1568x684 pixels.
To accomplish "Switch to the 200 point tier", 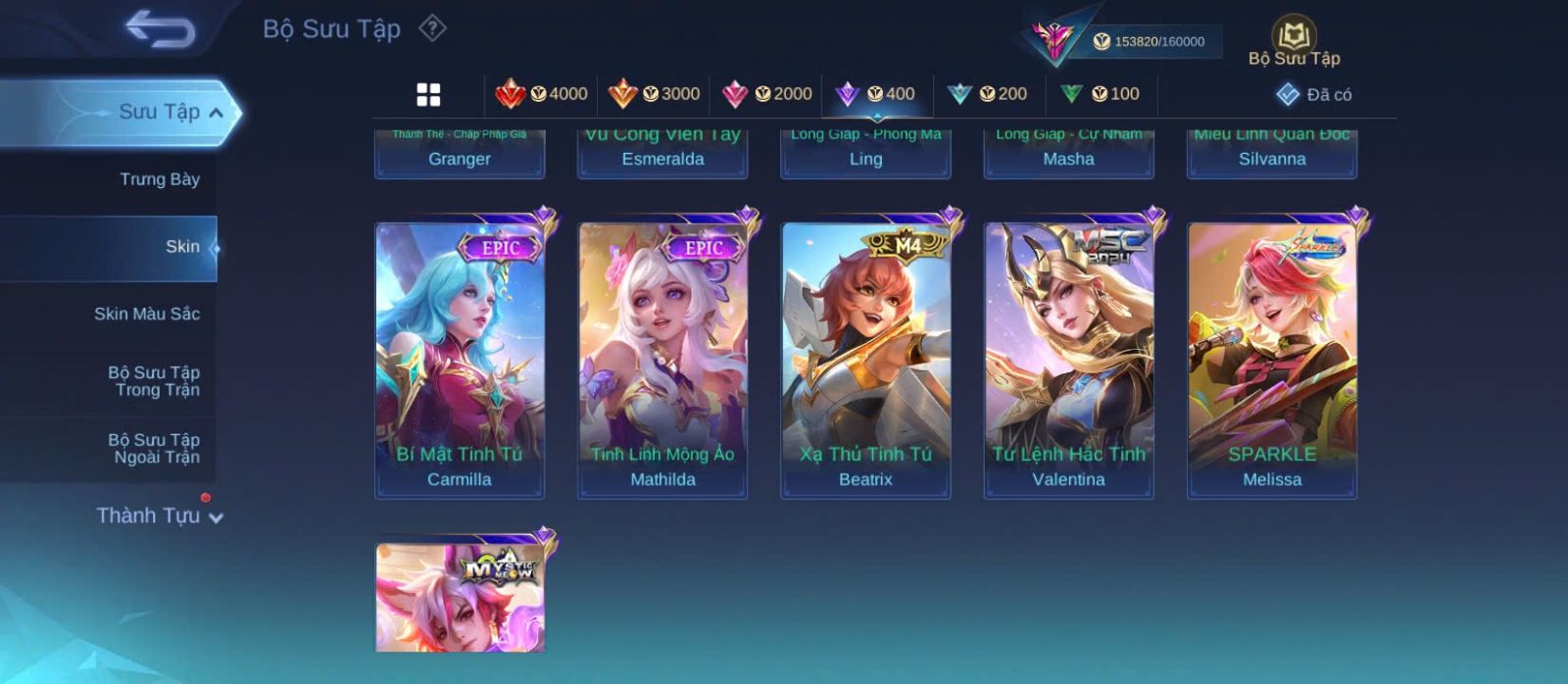I will pyautogui.click(x=987, y=94).
